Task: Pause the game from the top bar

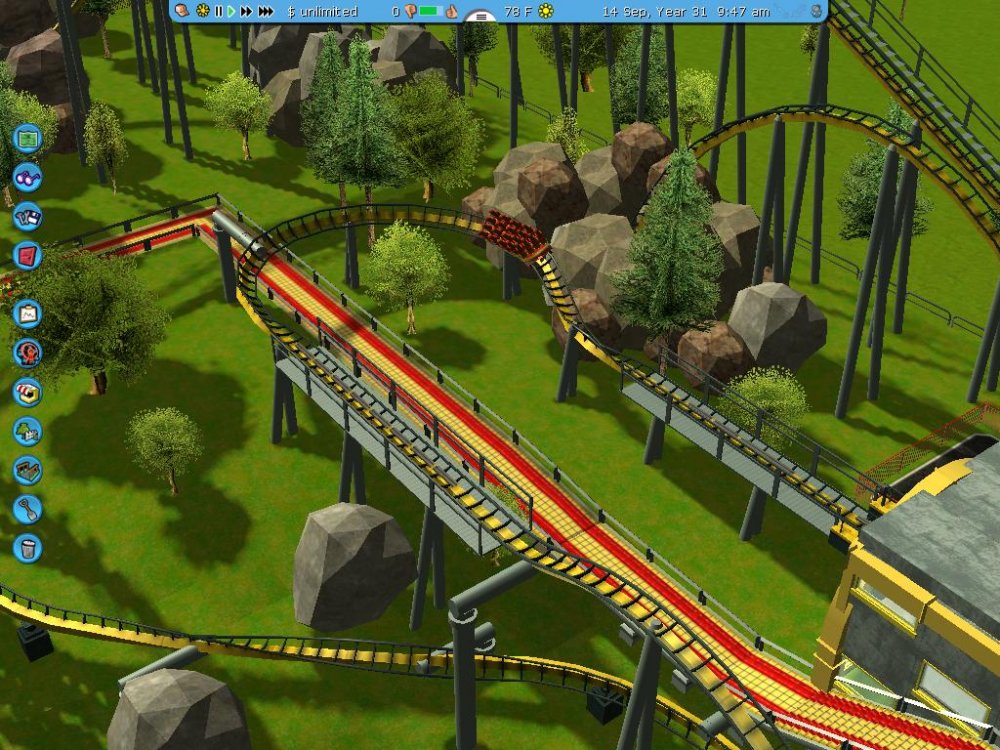Action: coord(218,11)
